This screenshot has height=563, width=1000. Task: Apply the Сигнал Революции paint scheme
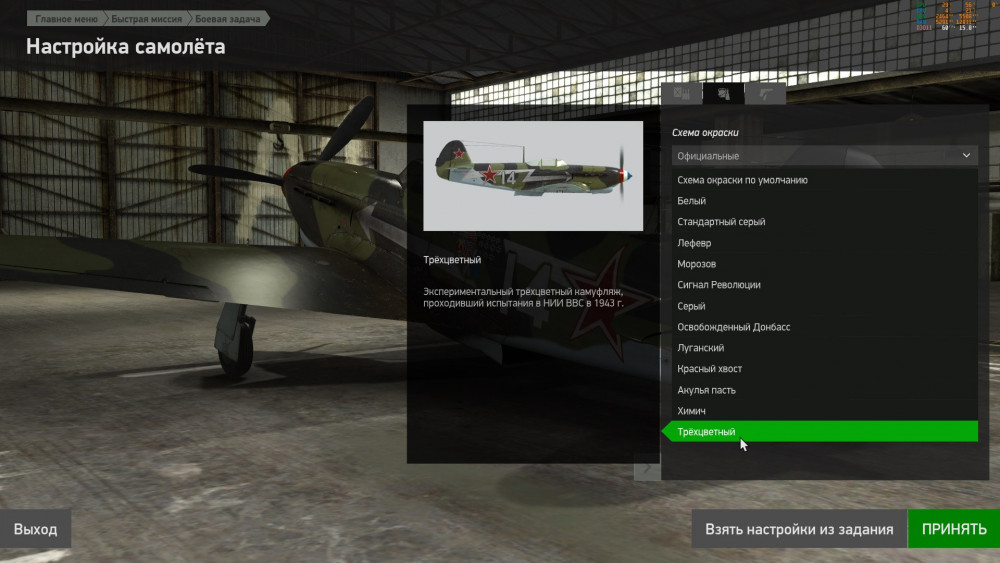pos(719,285)
